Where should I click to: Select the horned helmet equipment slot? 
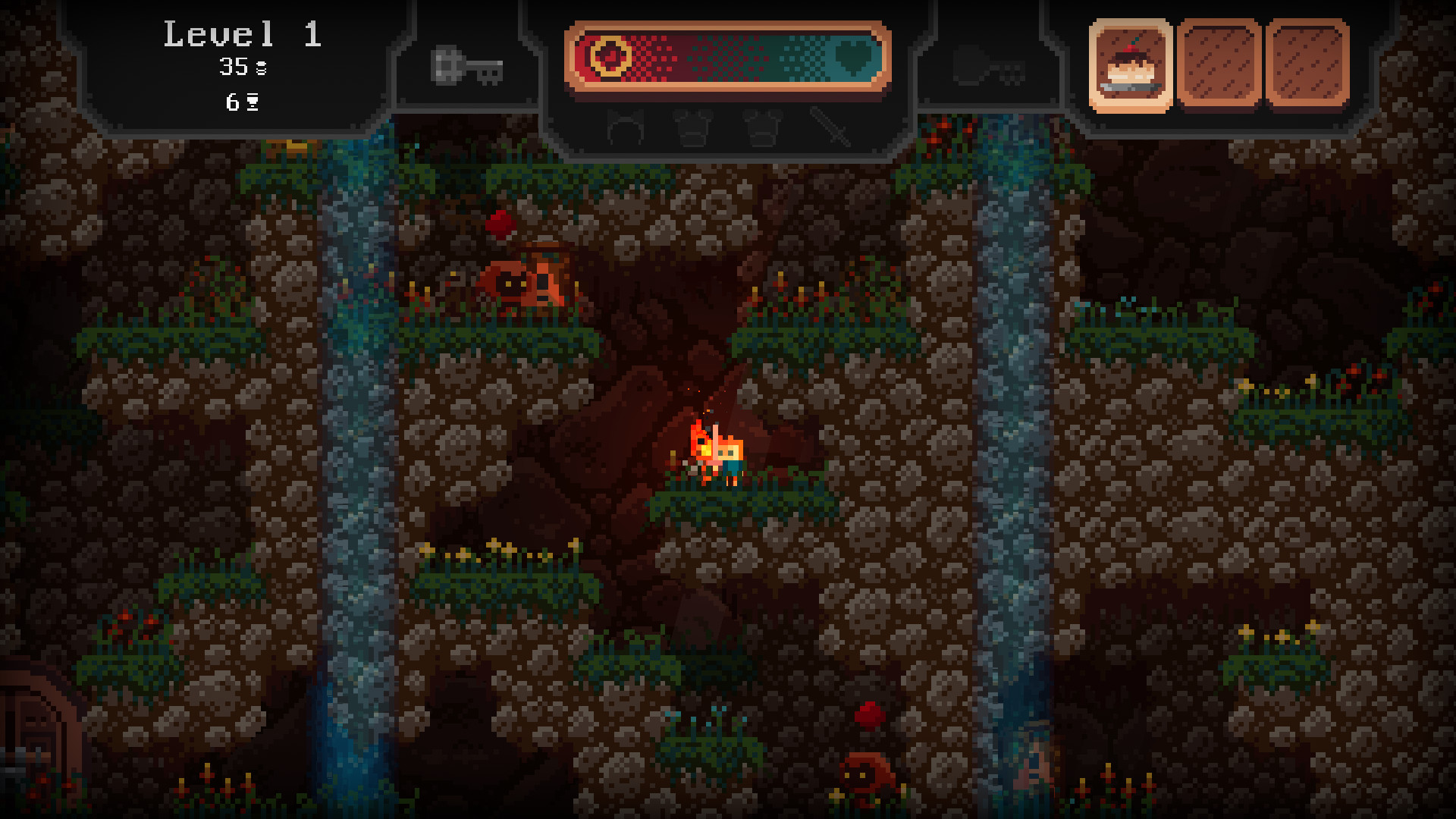(x=626, y=127)
